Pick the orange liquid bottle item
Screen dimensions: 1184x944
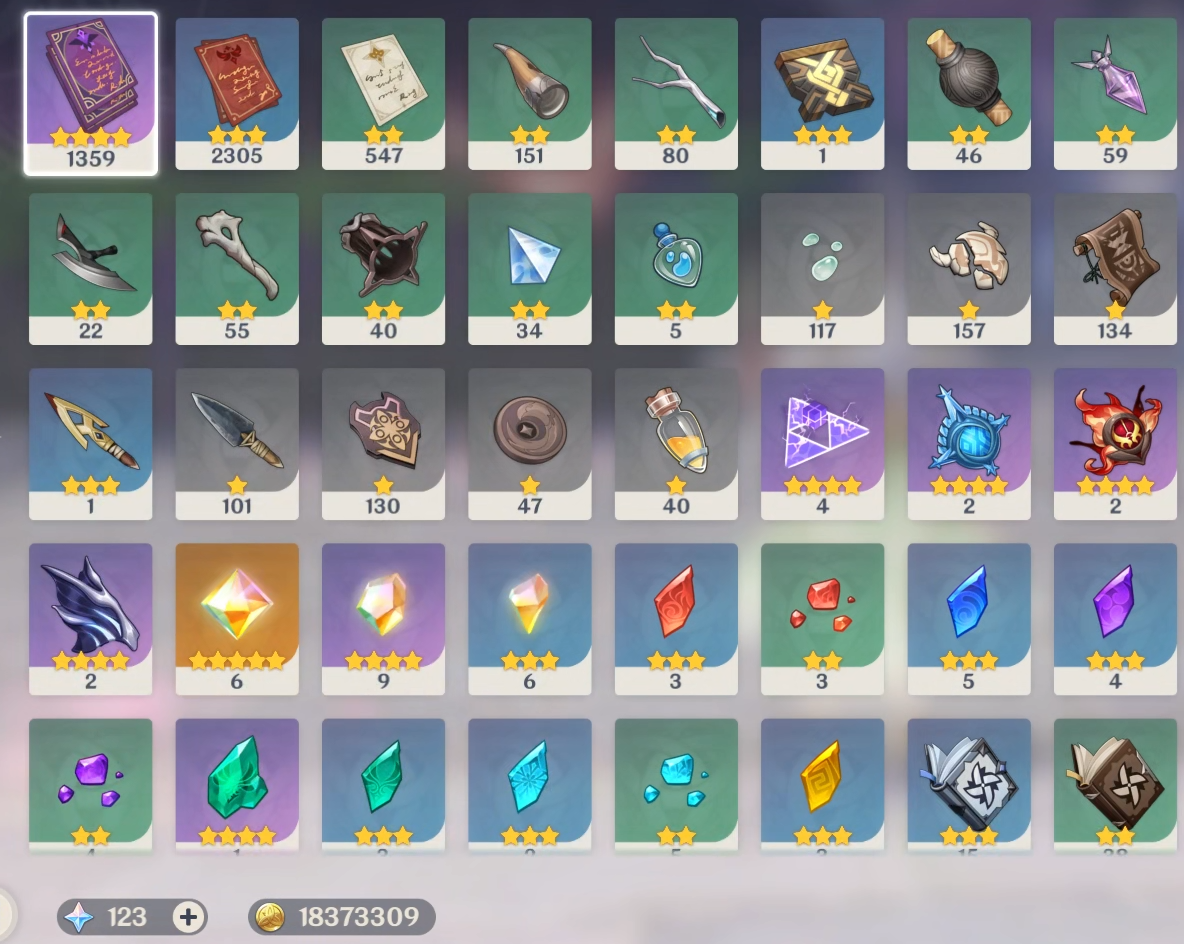[x=676, y=442]
